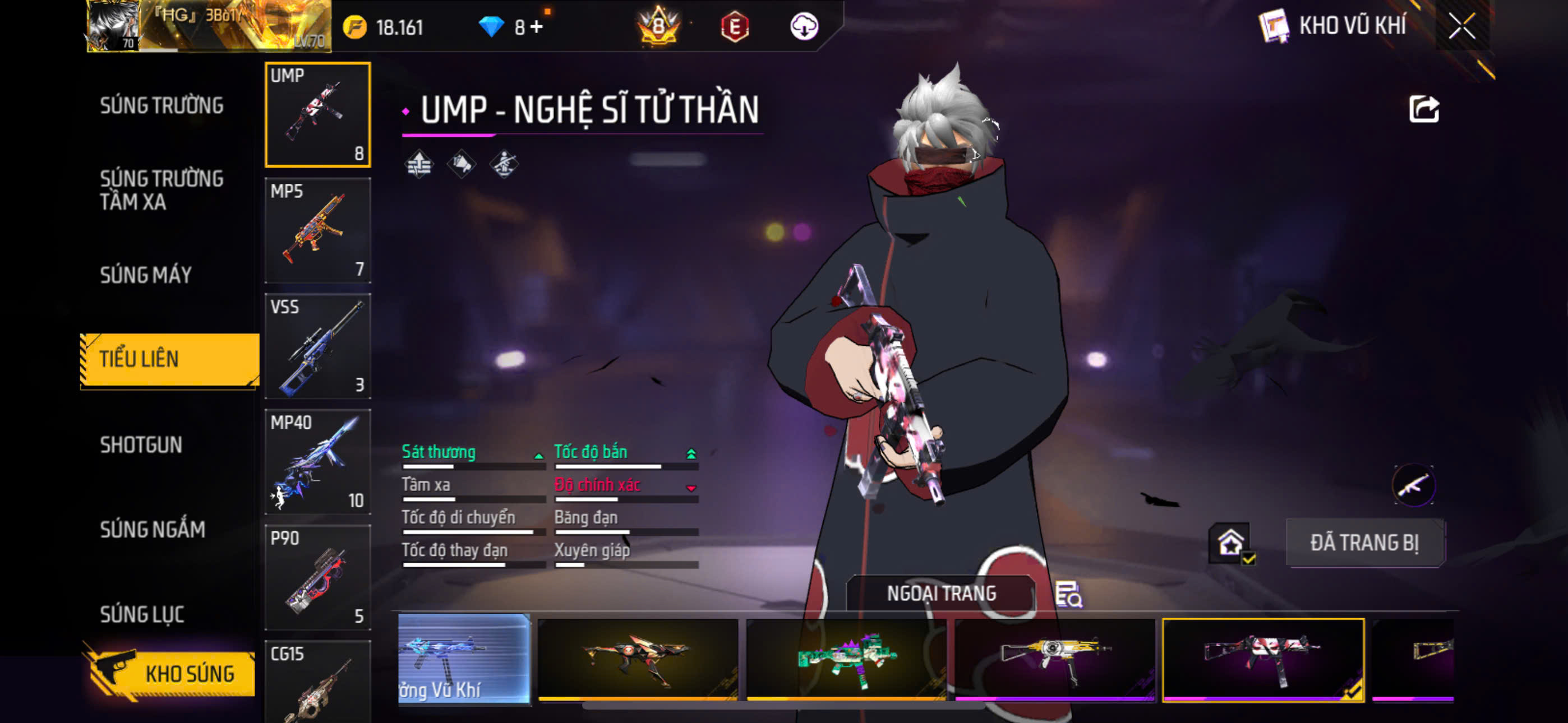
Task: Select the Súng Trường Tầm Xa category
Action: click(162, 190)
